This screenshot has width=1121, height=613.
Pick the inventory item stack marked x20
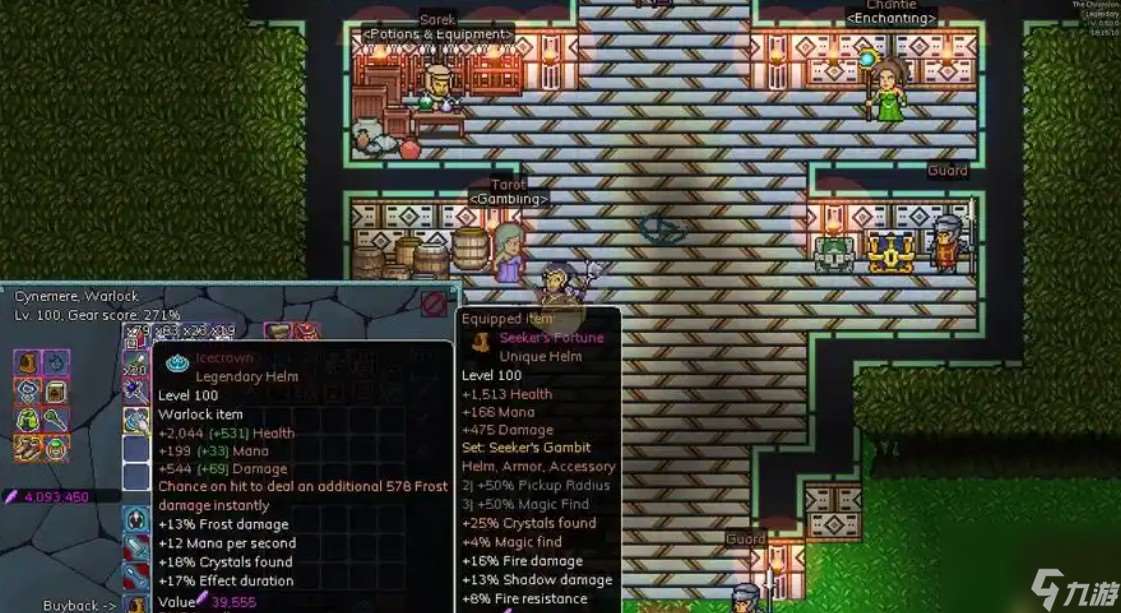(136, 365)
